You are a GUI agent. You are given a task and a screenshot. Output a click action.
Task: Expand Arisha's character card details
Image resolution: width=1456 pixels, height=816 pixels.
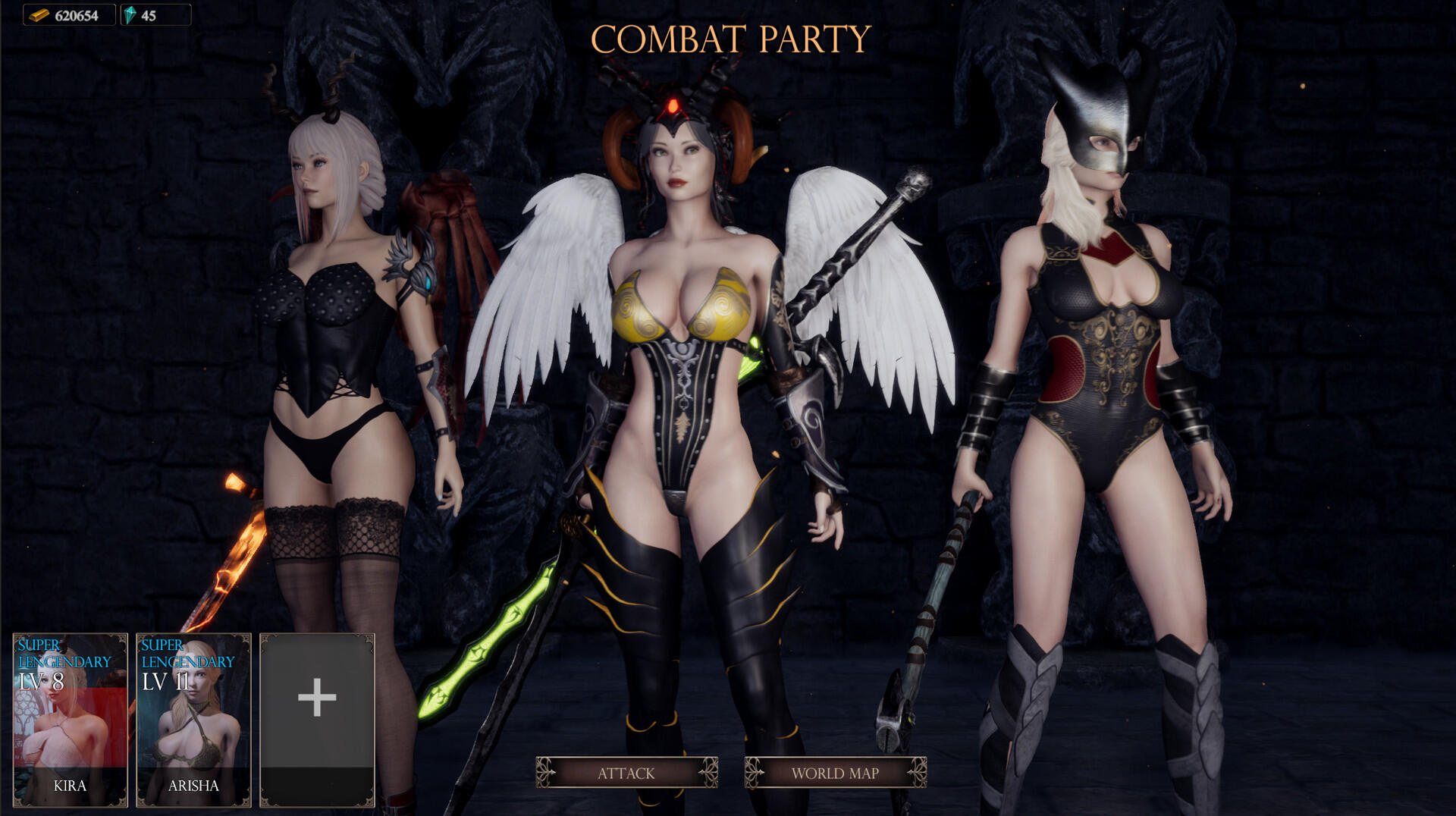tap(192, 720)
